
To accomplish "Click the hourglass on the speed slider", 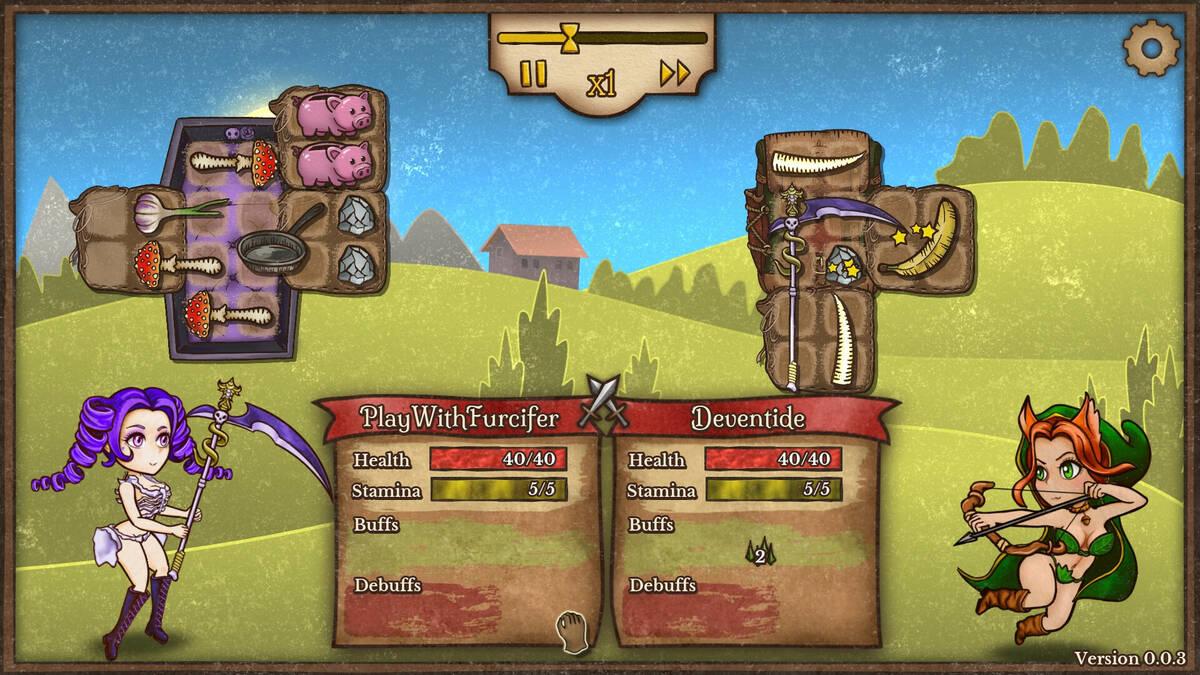I will 569,39.
